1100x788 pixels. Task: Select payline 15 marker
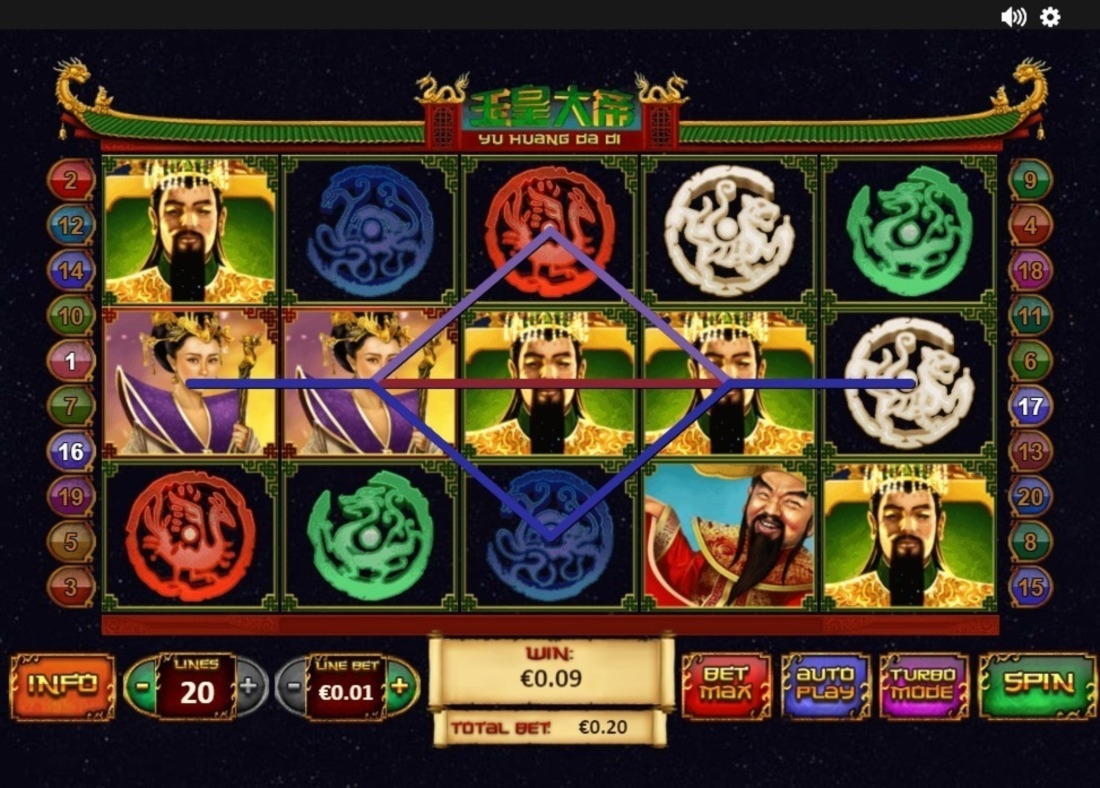(x=1030, y=586)
